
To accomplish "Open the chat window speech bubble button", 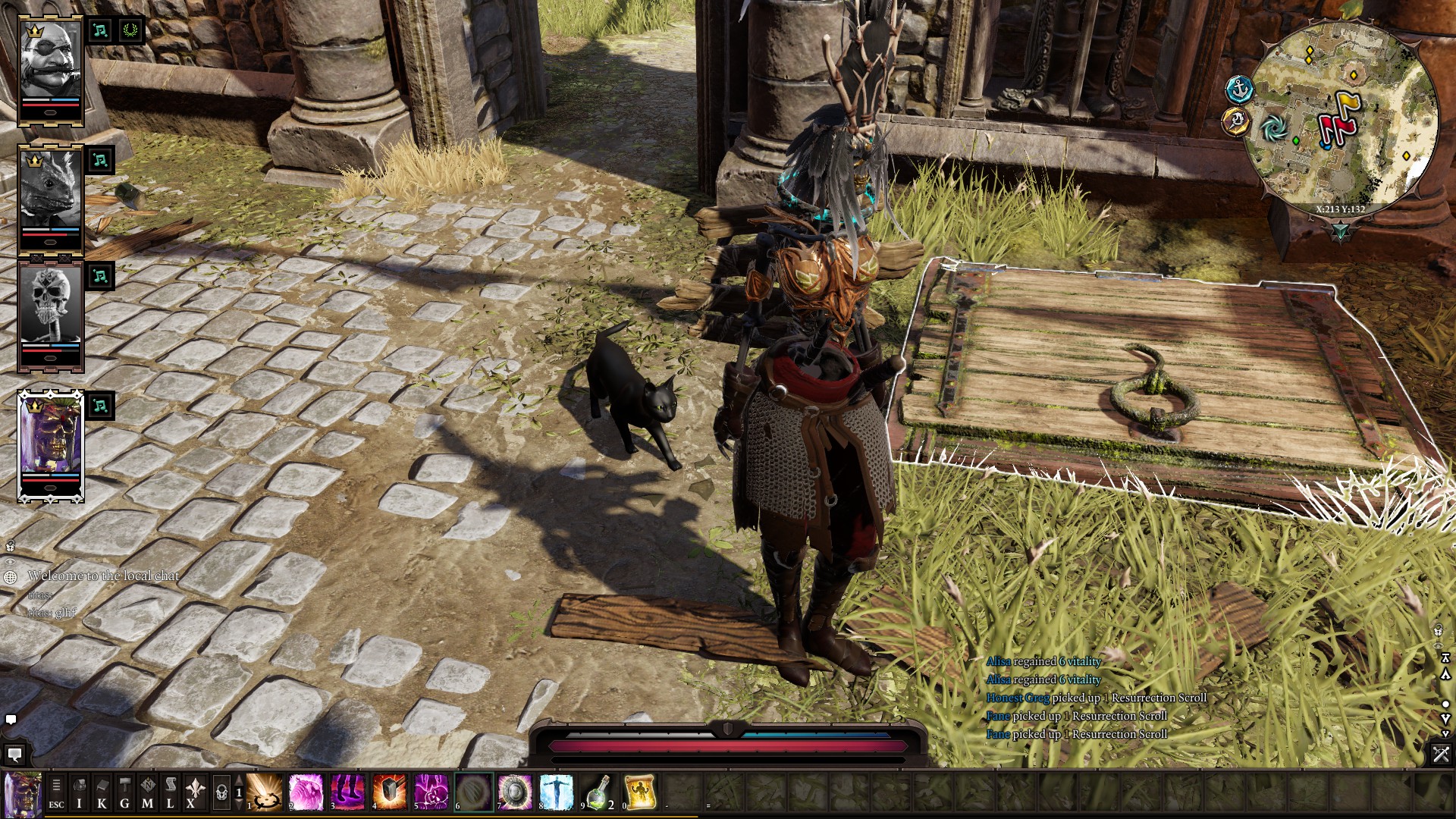I will pos(14,755).
